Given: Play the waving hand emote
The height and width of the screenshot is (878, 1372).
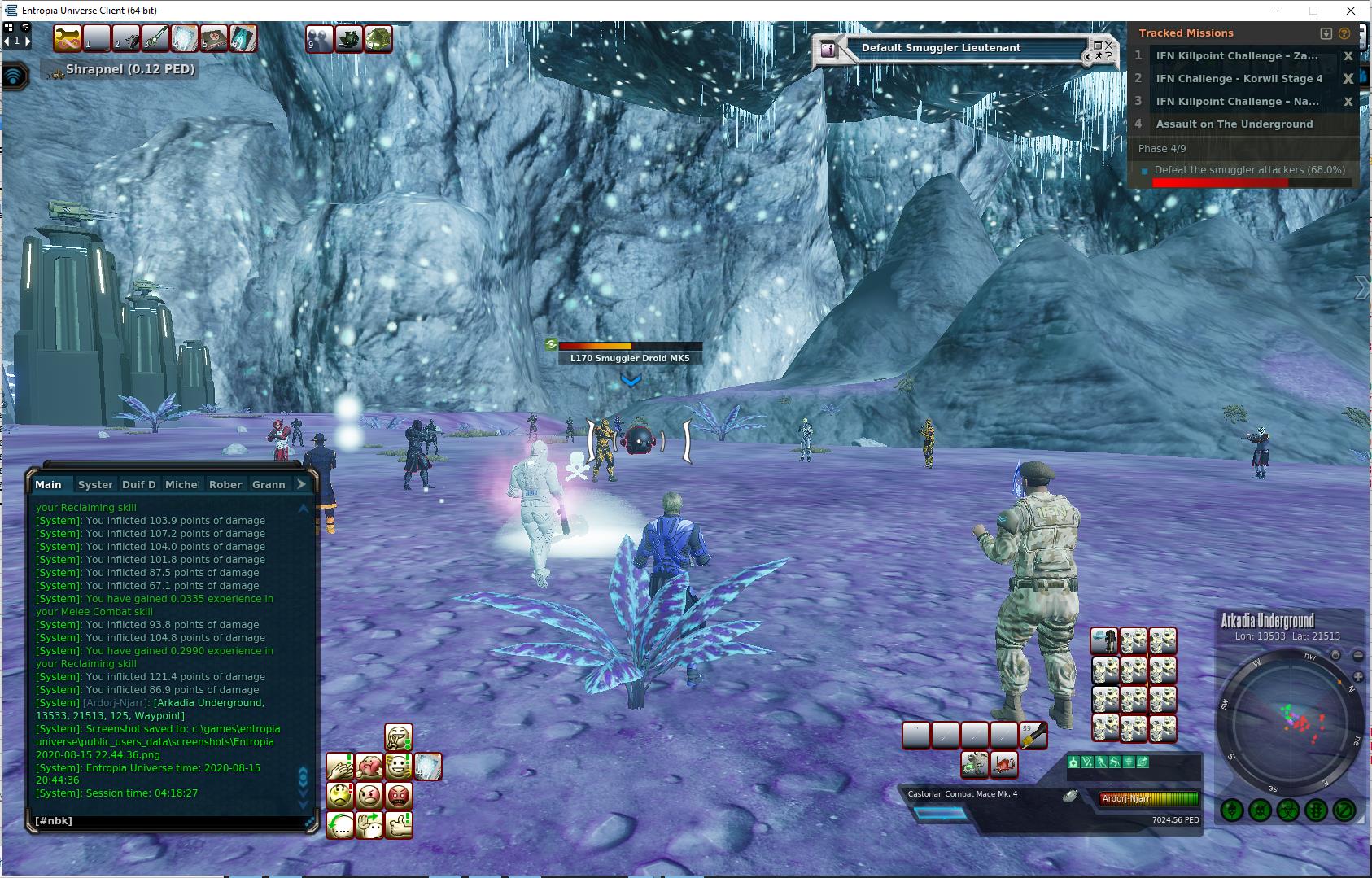Looking at the screenshot, I should pyautogui.click(x=369, y=824).
